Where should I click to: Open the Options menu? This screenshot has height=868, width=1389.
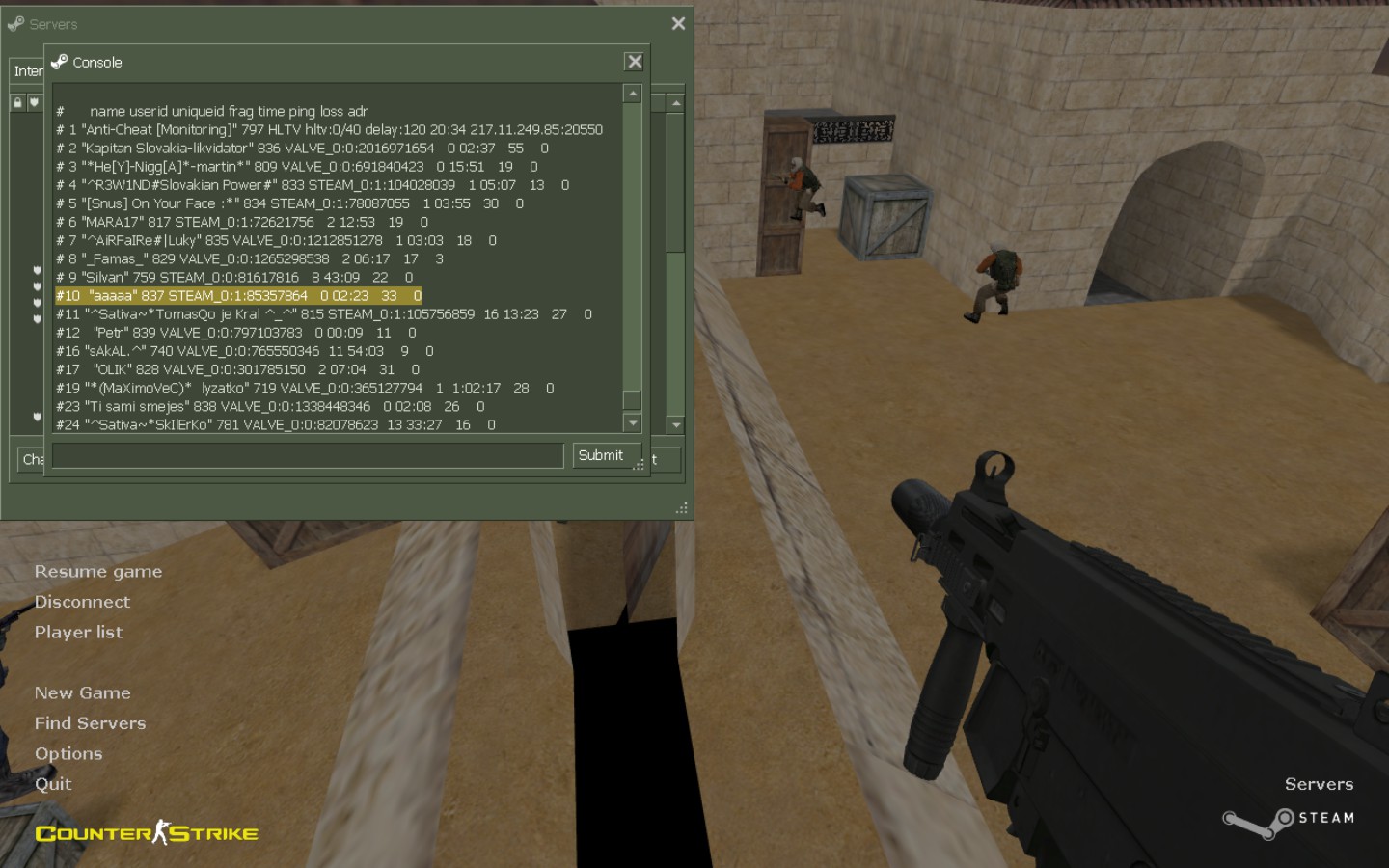click(68, 754)
